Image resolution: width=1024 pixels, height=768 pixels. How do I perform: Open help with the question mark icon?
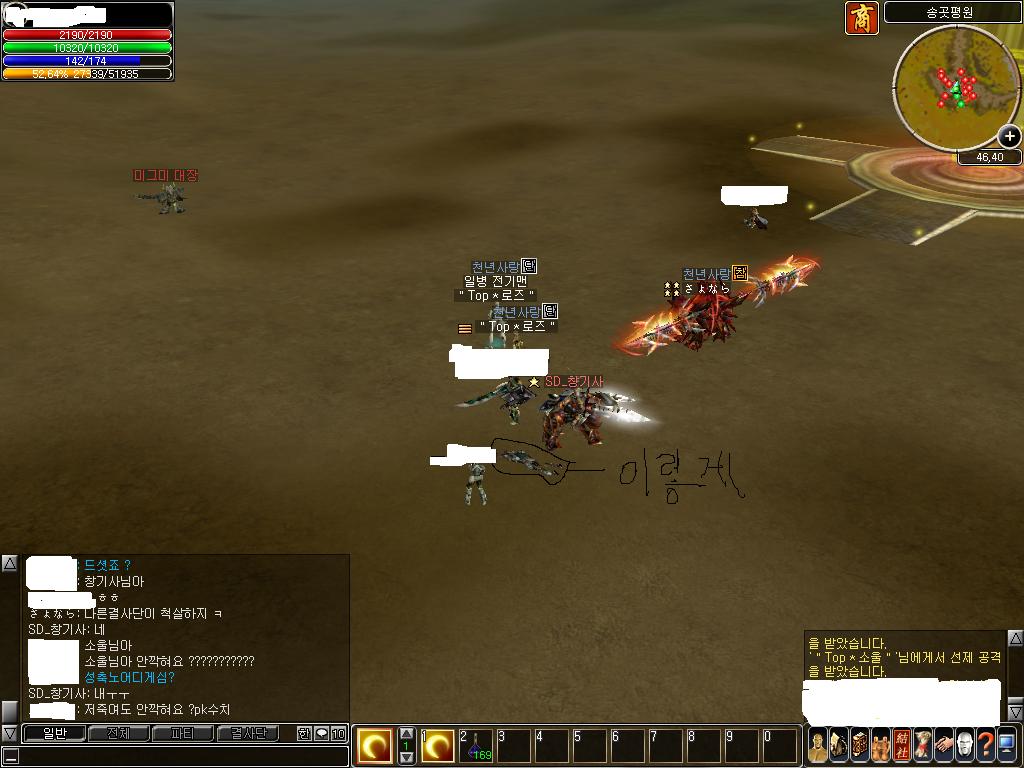click(x=986, y=745)
